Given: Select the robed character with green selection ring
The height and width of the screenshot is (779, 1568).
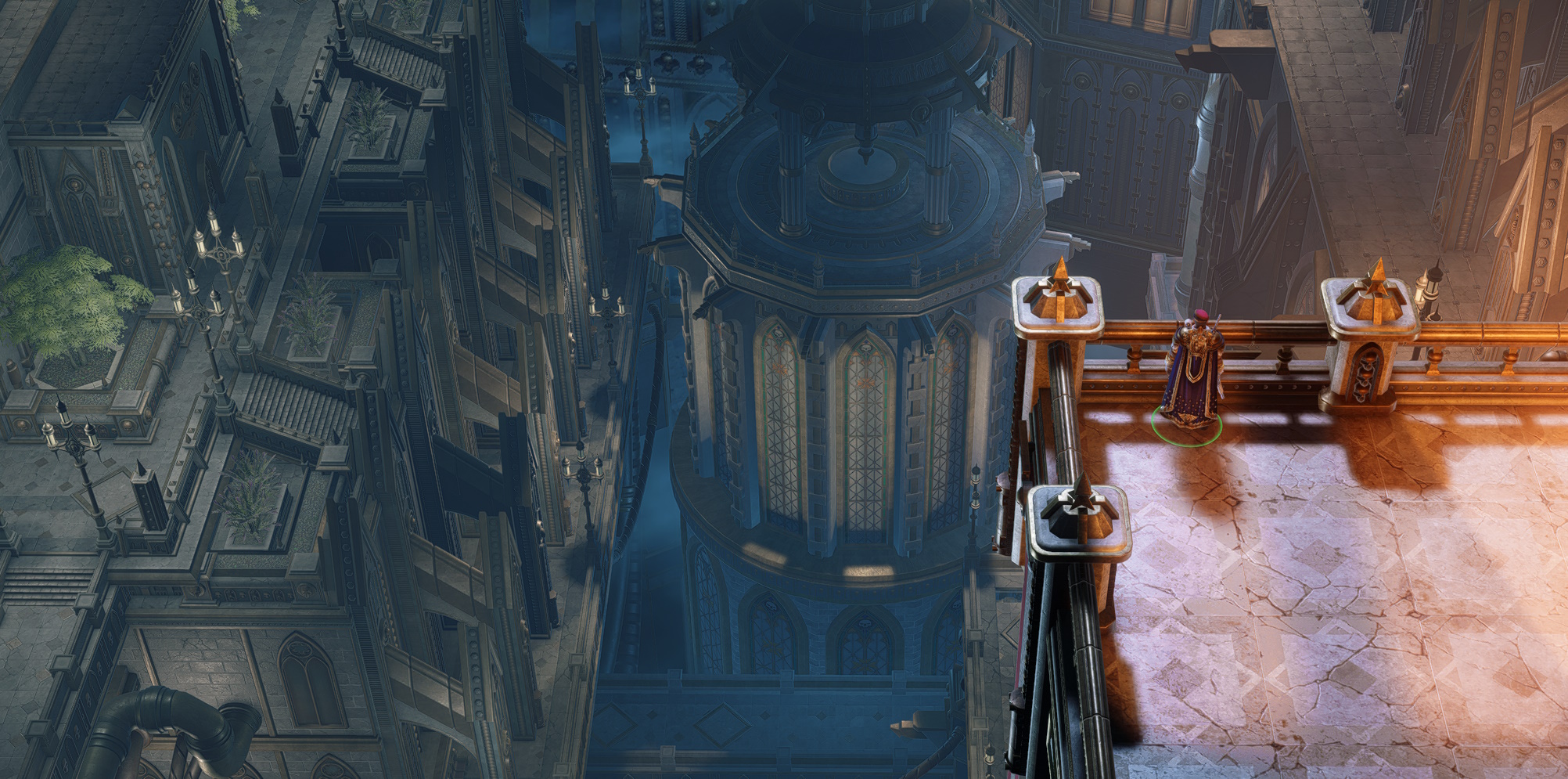Looking at the screenshot, I should tap(1192, 372).
